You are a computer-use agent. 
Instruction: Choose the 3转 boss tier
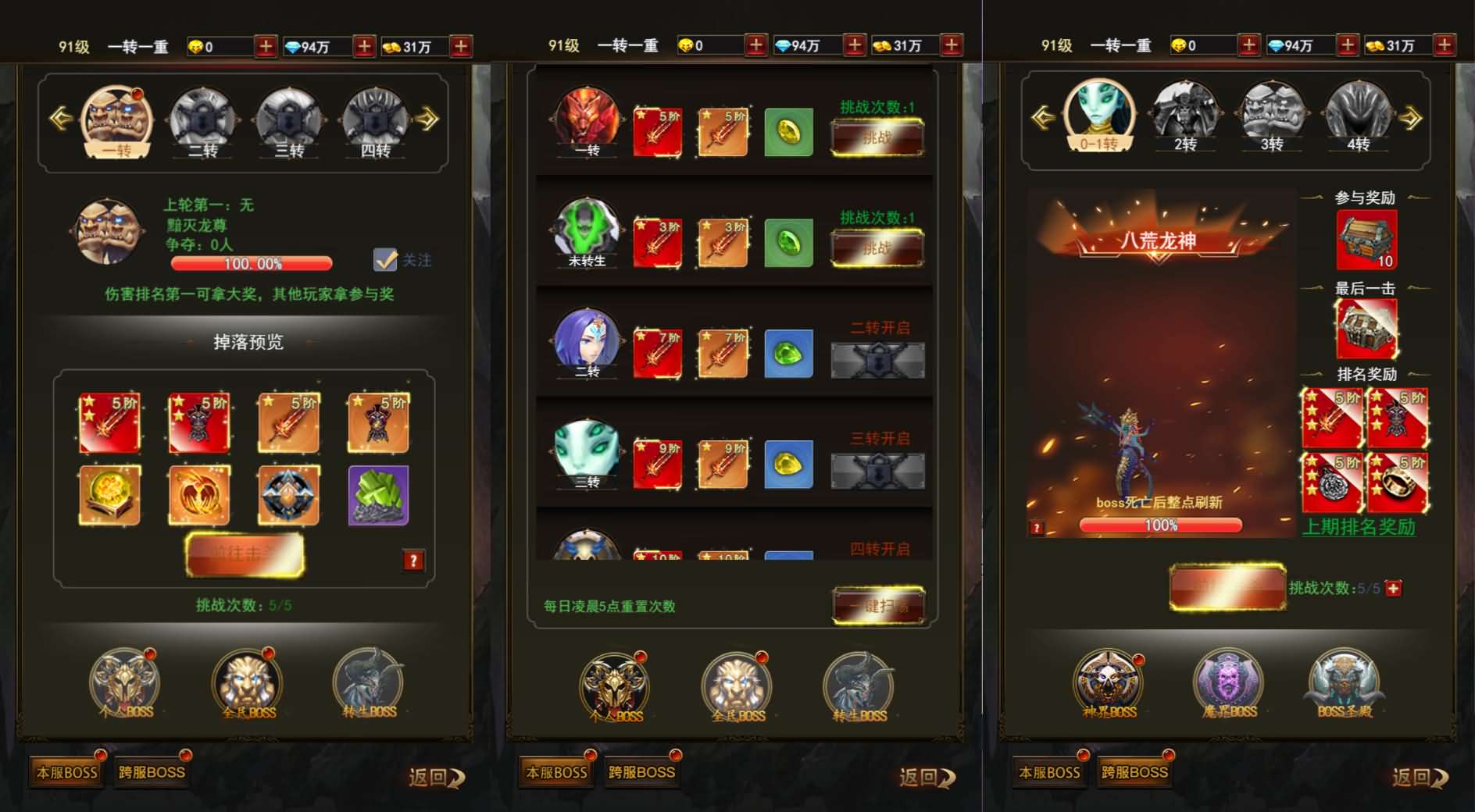pos(1271,119)
